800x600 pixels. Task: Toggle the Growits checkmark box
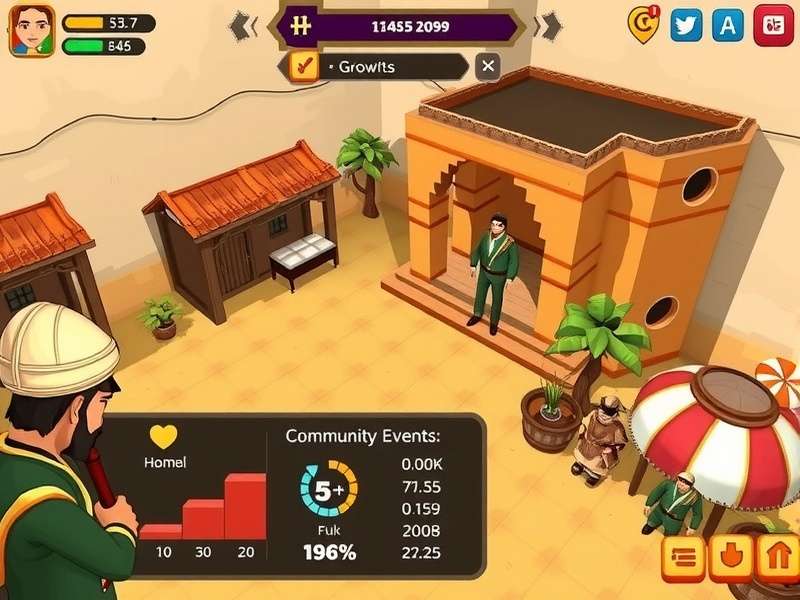[303, 67]
